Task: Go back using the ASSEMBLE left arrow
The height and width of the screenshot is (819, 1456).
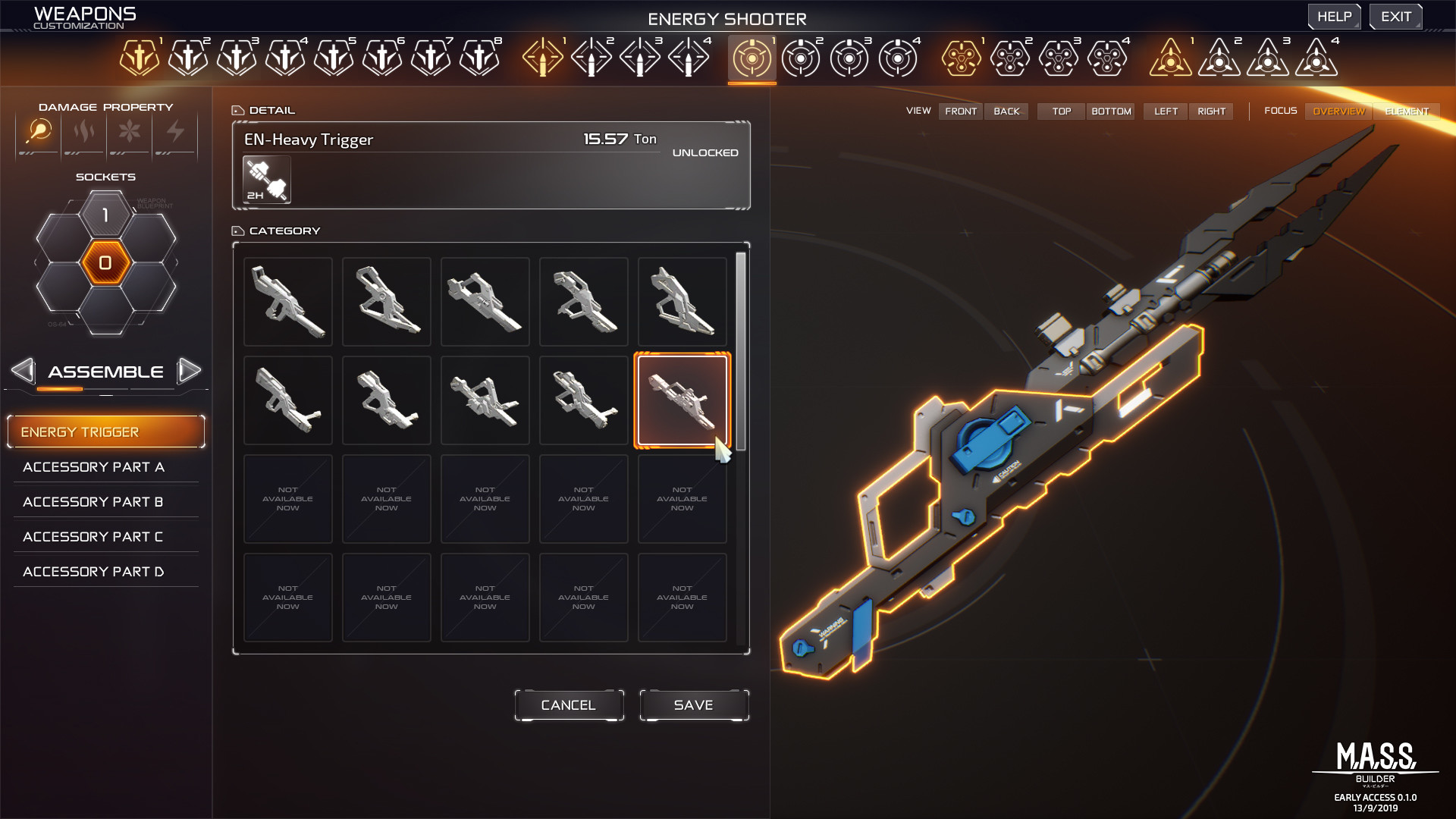Action: (23, 371)
